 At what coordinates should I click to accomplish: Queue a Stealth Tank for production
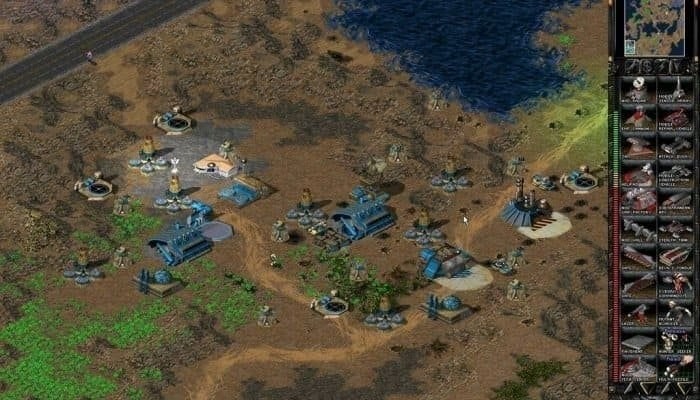click(675, 232)
